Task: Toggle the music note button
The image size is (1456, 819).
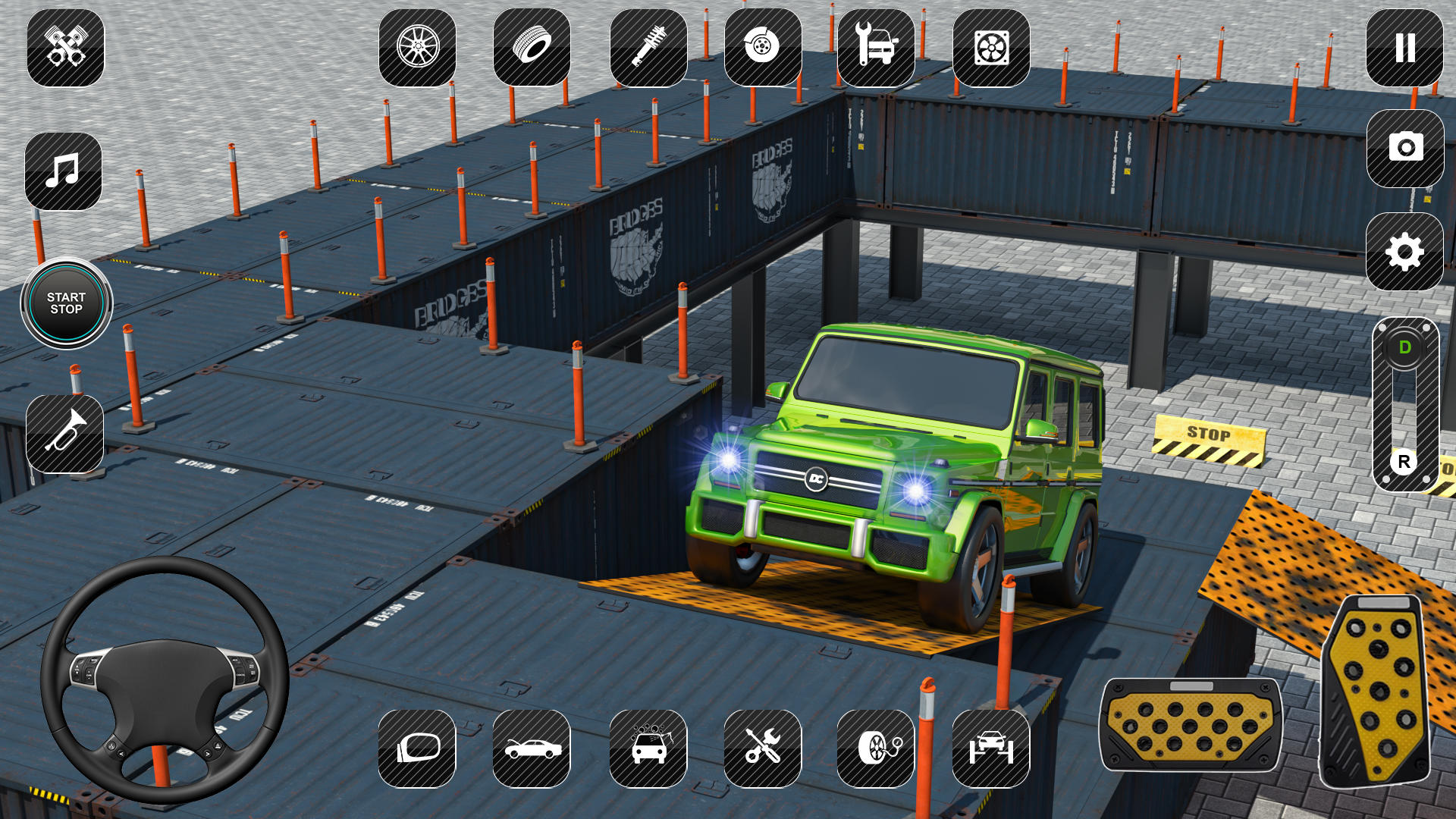Action: [x=64, y=171]
